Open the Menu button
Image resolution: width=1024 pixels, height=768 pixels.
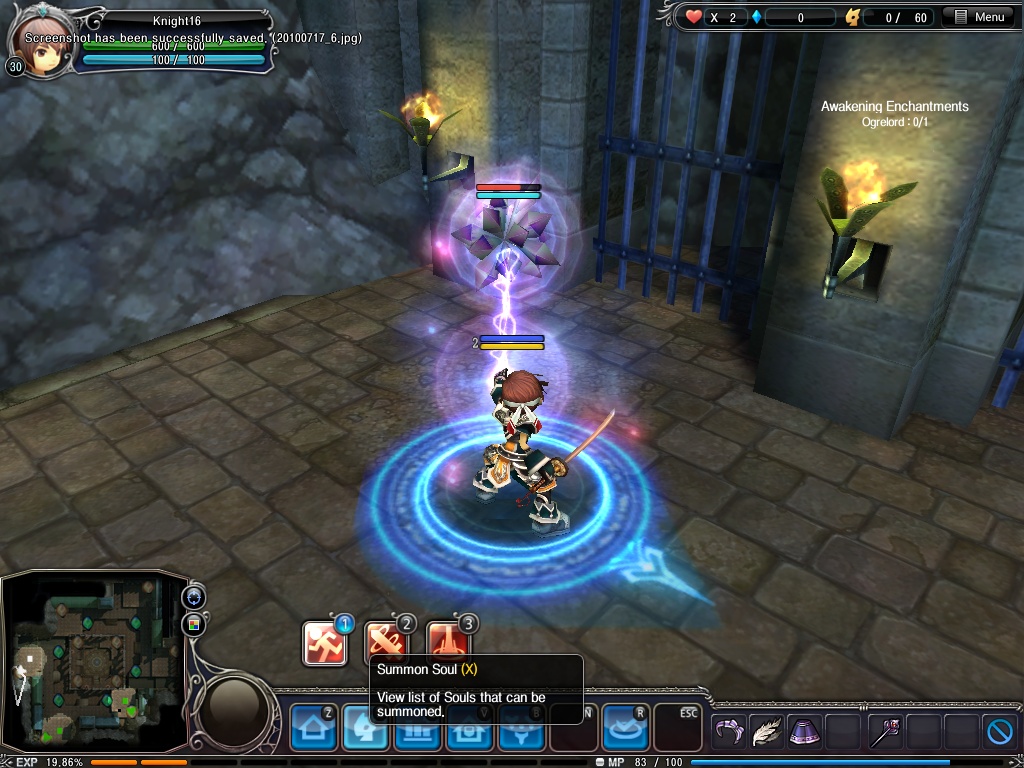980,17
